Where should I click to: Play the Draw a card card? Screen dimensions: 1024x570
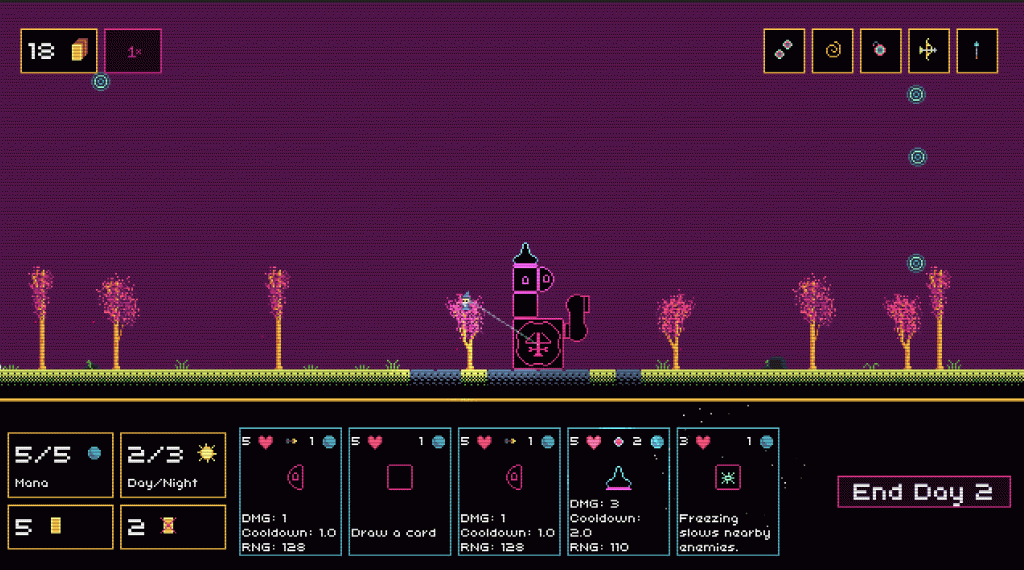pyautogui.click(x=399, y=491)
